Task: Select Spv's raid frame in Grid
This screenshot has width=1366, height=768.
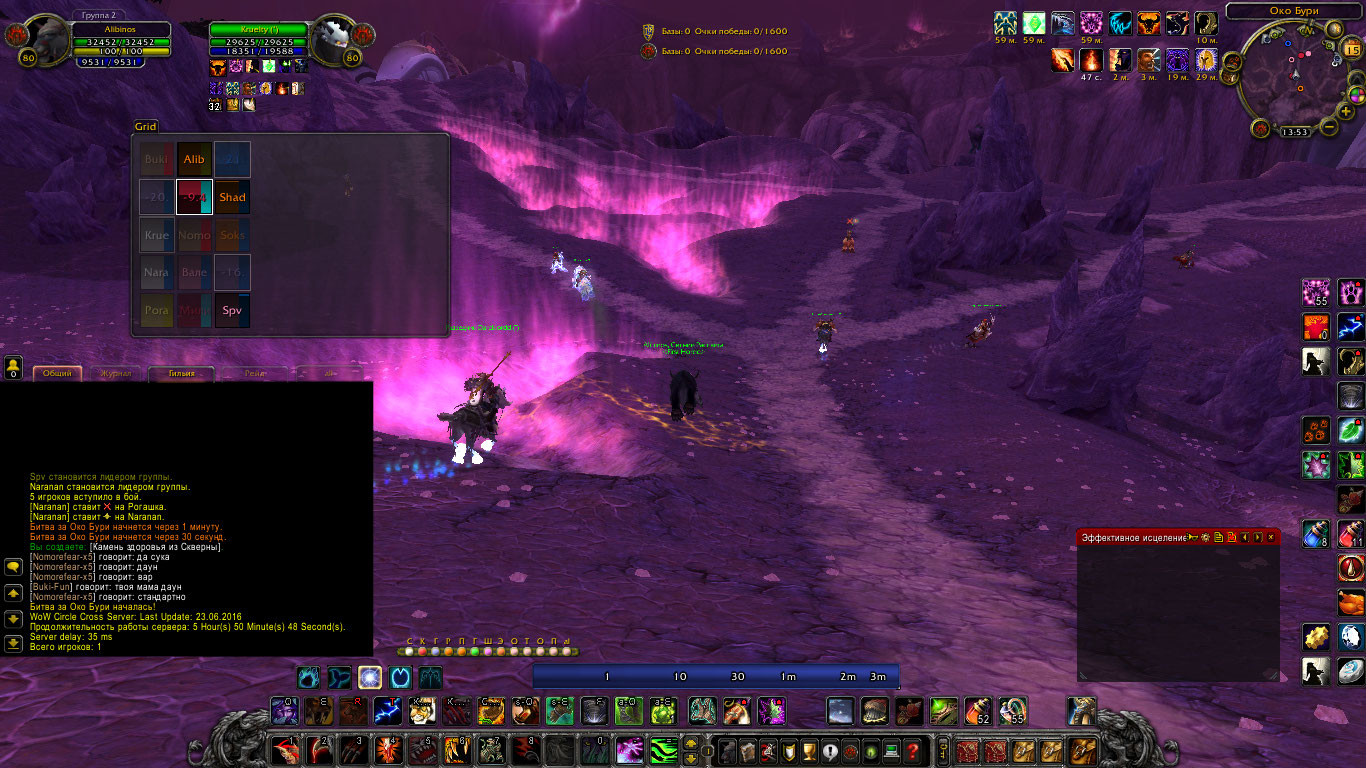Action: (232, 311)
